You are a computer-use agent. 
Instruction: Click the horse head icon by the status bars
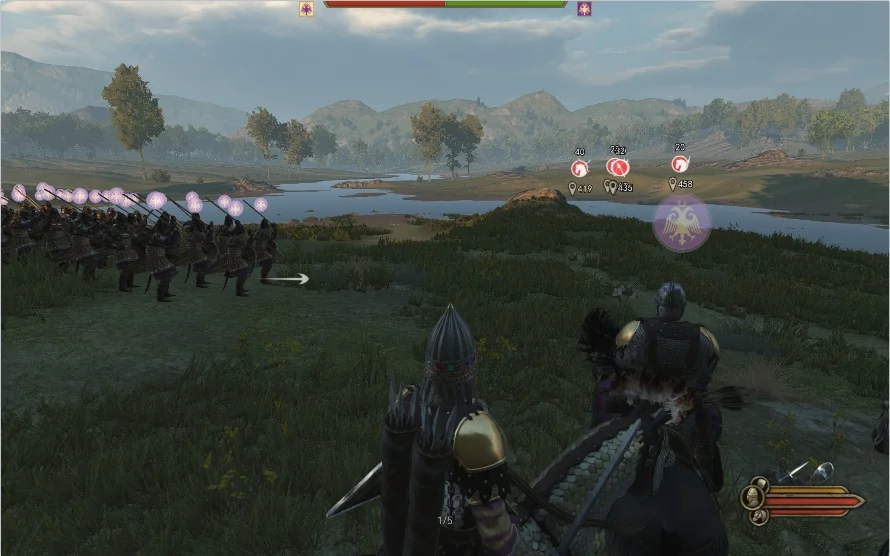[757, 516]
